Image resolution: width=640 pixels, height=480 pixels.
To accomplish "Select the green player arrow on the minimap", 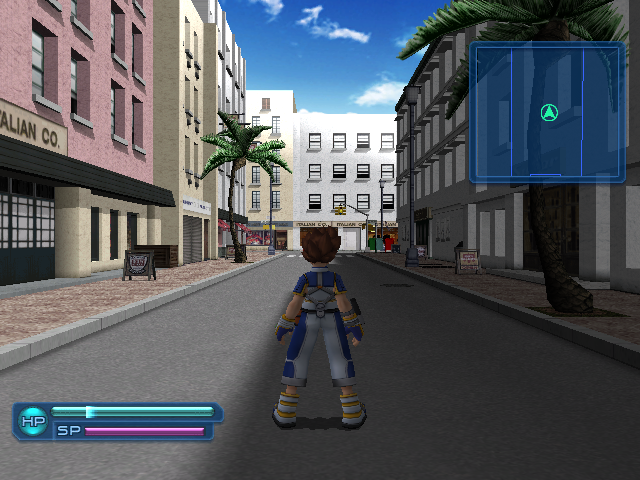I will pos(548,113).
